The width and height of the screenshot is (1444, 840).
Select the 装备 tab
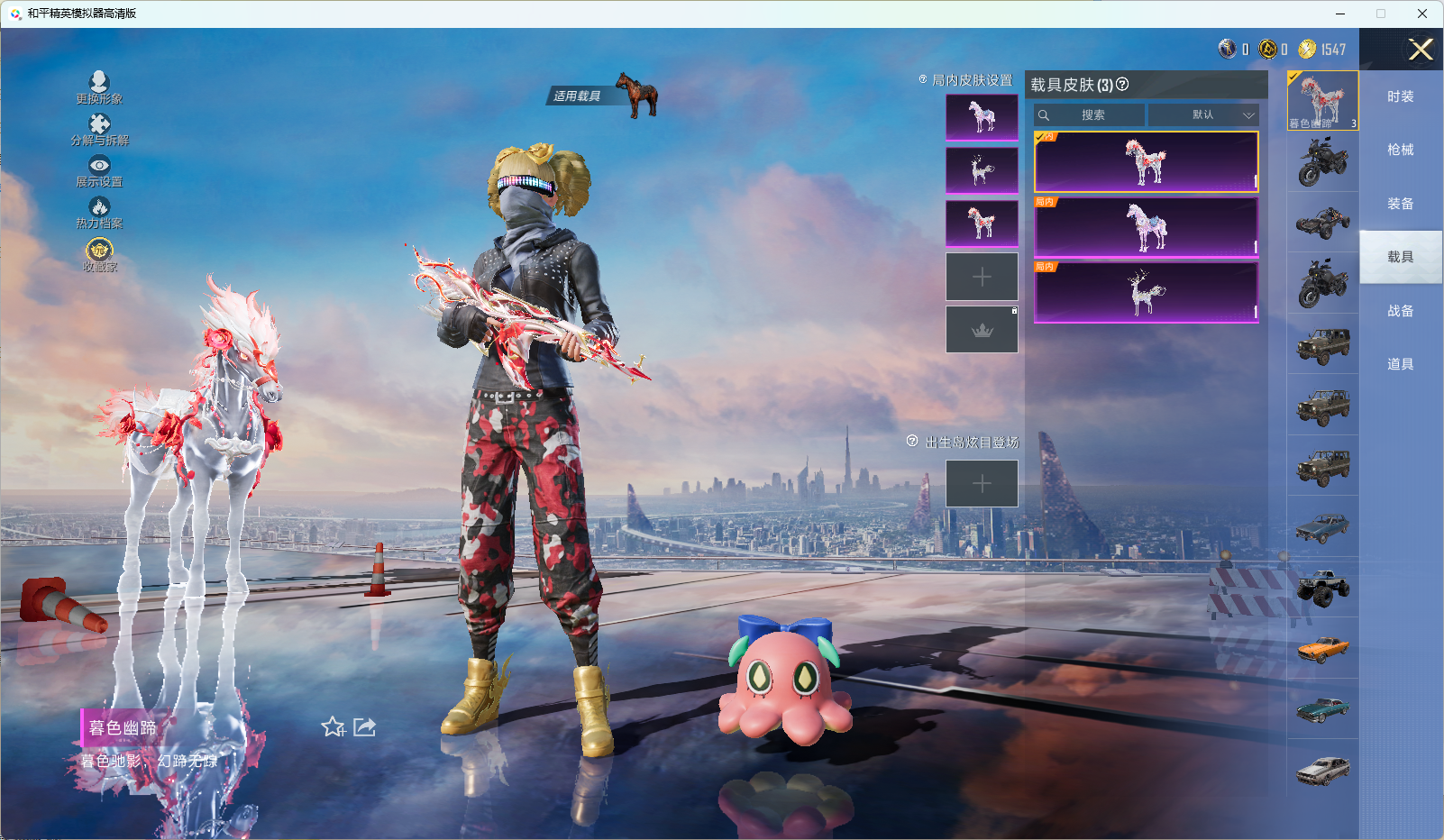1400,204
